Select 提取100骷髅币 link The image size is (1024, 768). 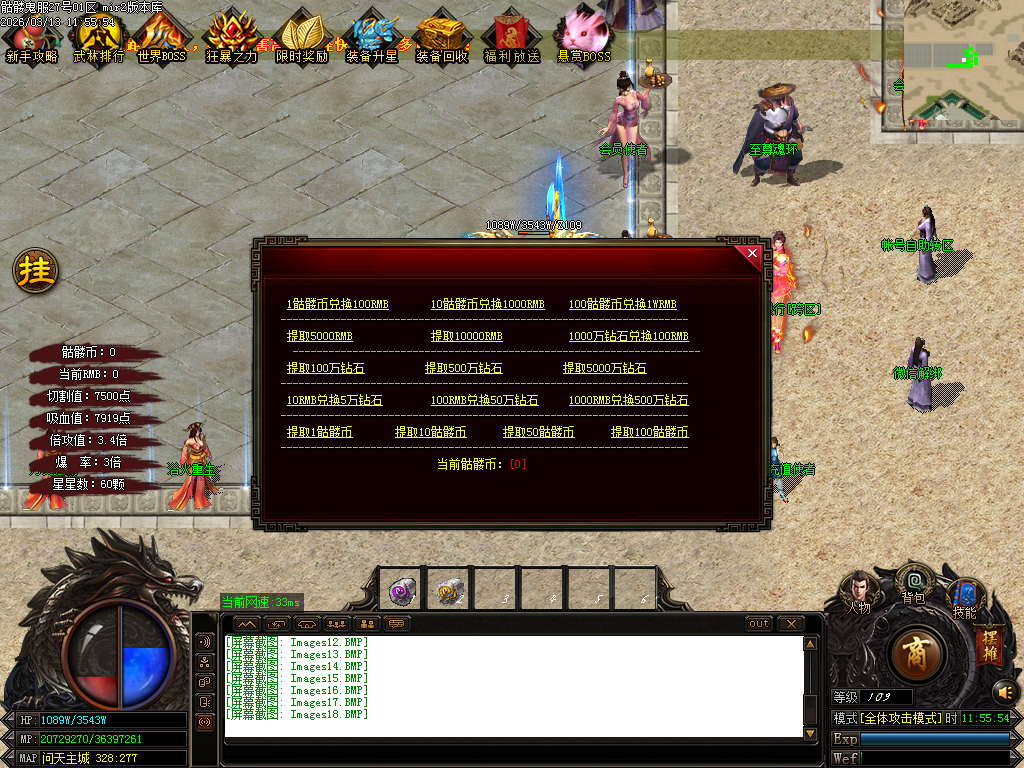(649, 432)
